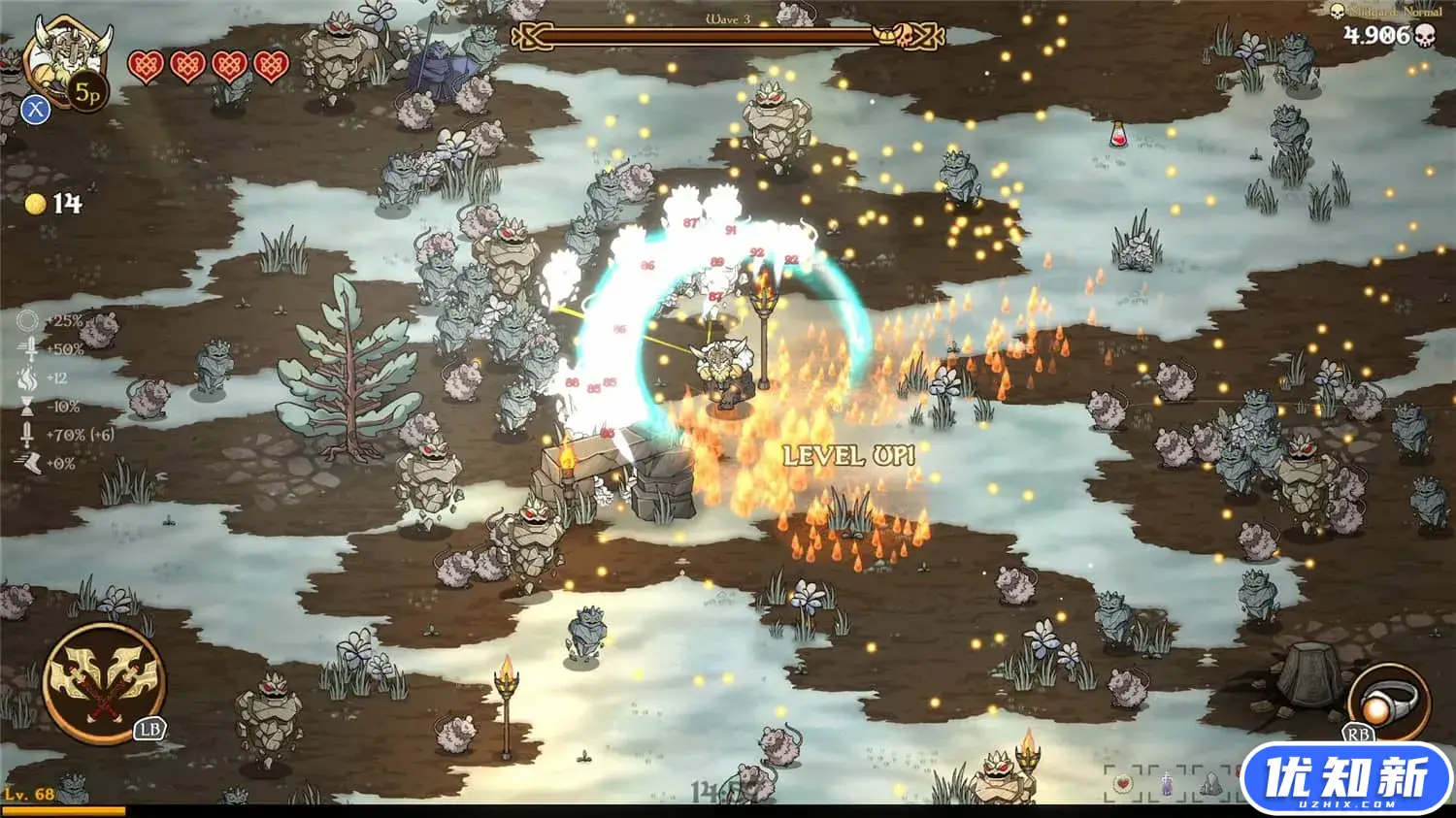Click the player character portrait

pyautogui.click(x=66, y=53)
